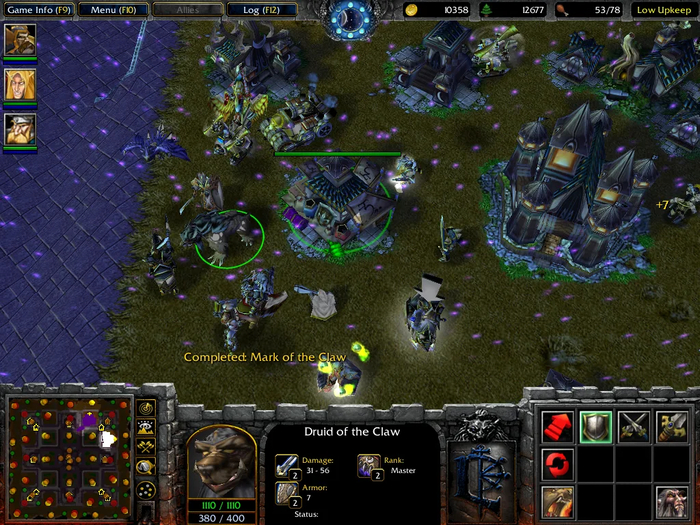The height and width of the screenshot is (525, 700).
Task: Toggle the formation dots button
Action: pyautogui.click(x=147, y=490)
